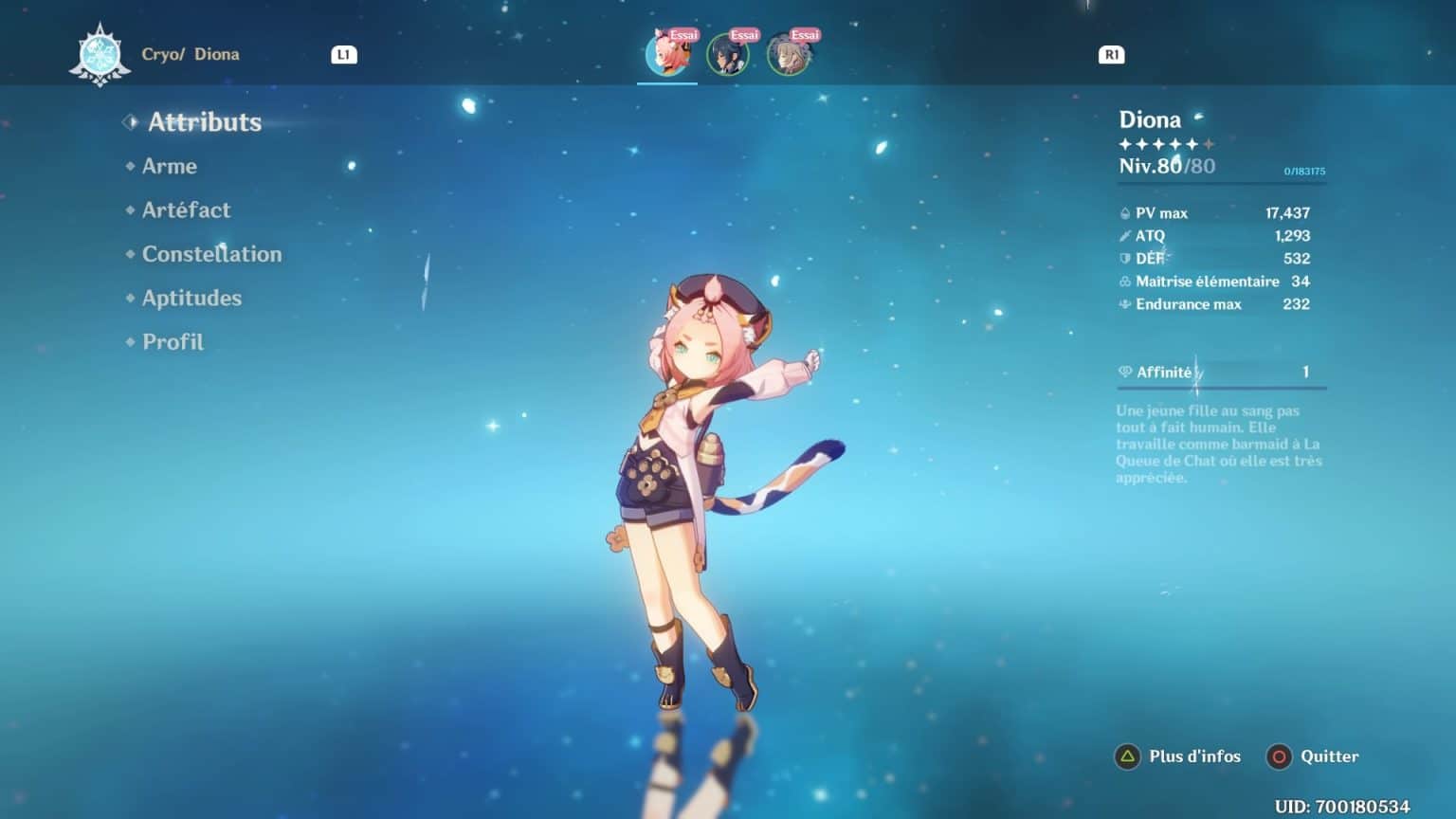Click the ATQ sword stat icon
The height and width of the screenshot is (819, 1456).
pyautogui.click(x=1124, y=236)
